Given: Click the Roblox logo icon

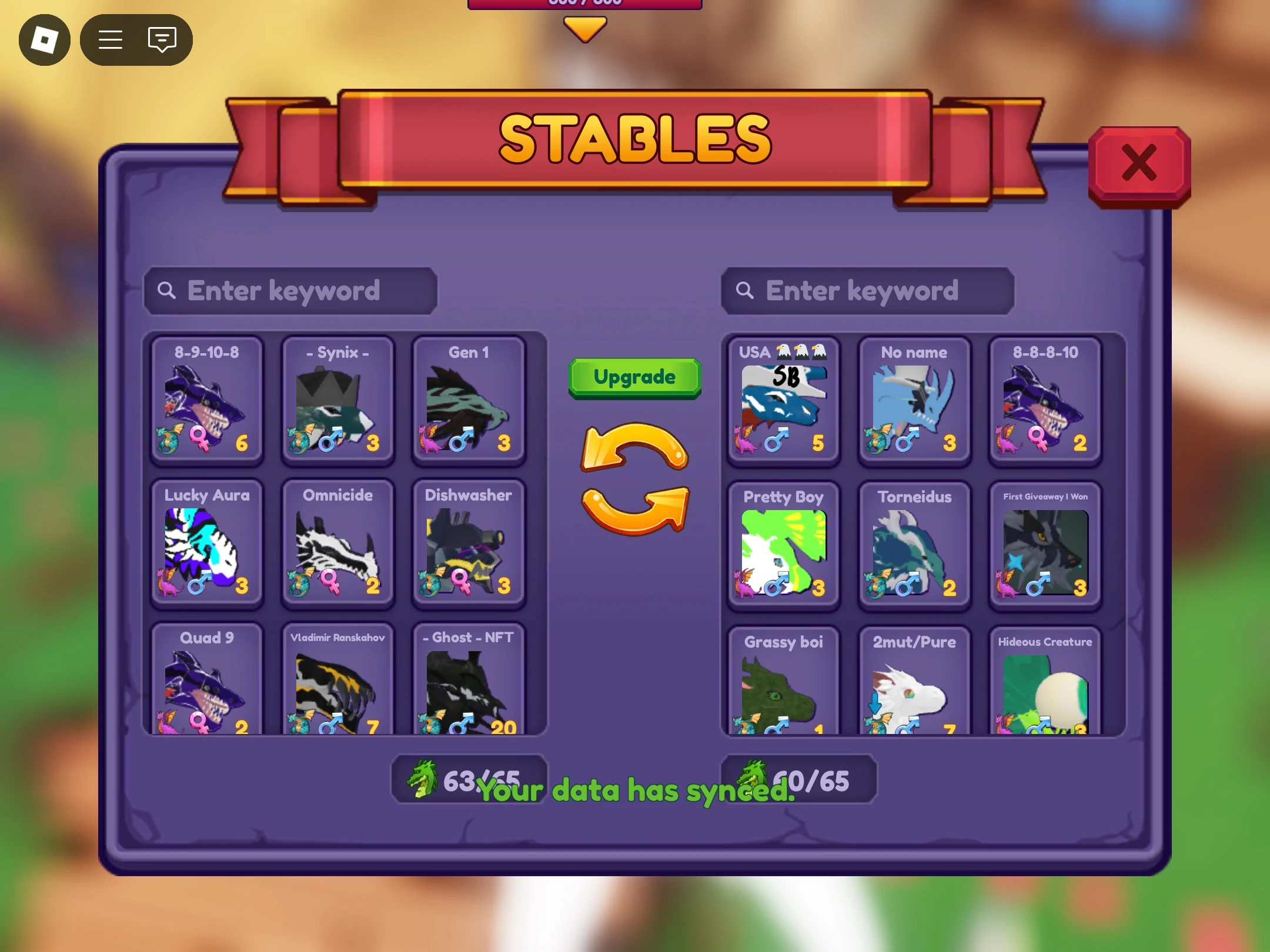Looking at the screenshot, I should pos(45,39).
